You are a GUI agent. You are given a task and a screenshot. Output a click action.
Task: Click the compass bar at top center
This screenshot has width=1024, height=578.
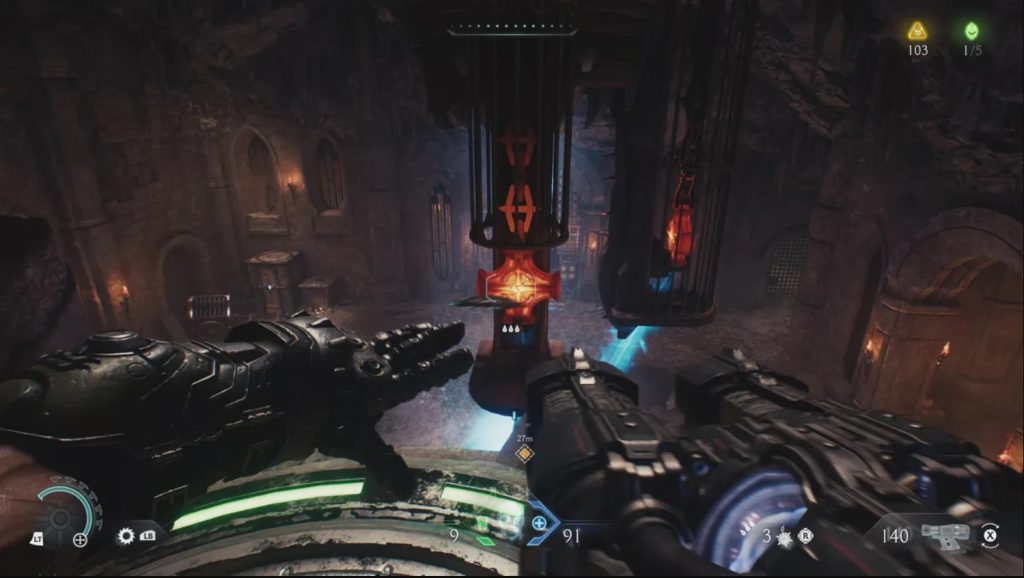(512, 31)
